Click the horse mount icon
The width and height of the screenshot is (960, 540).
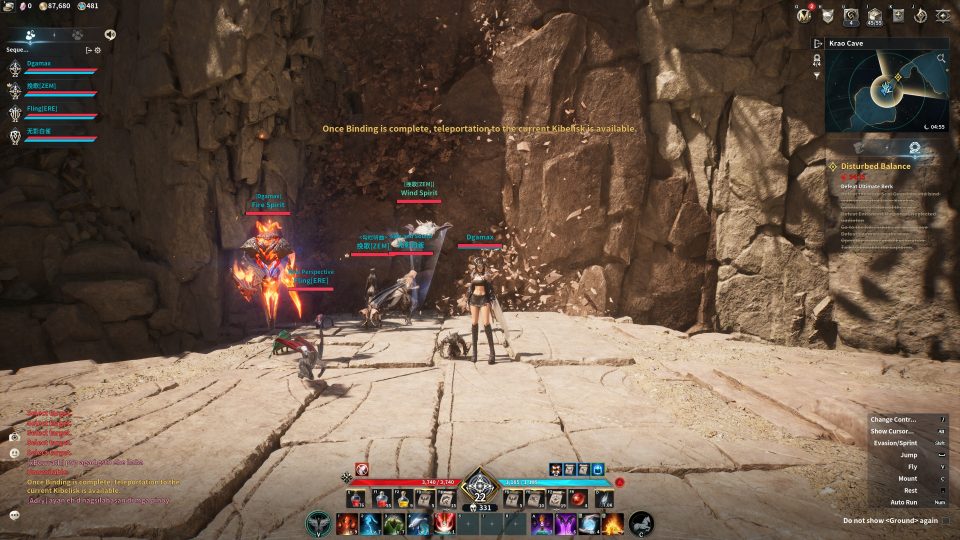pos(641,523)
